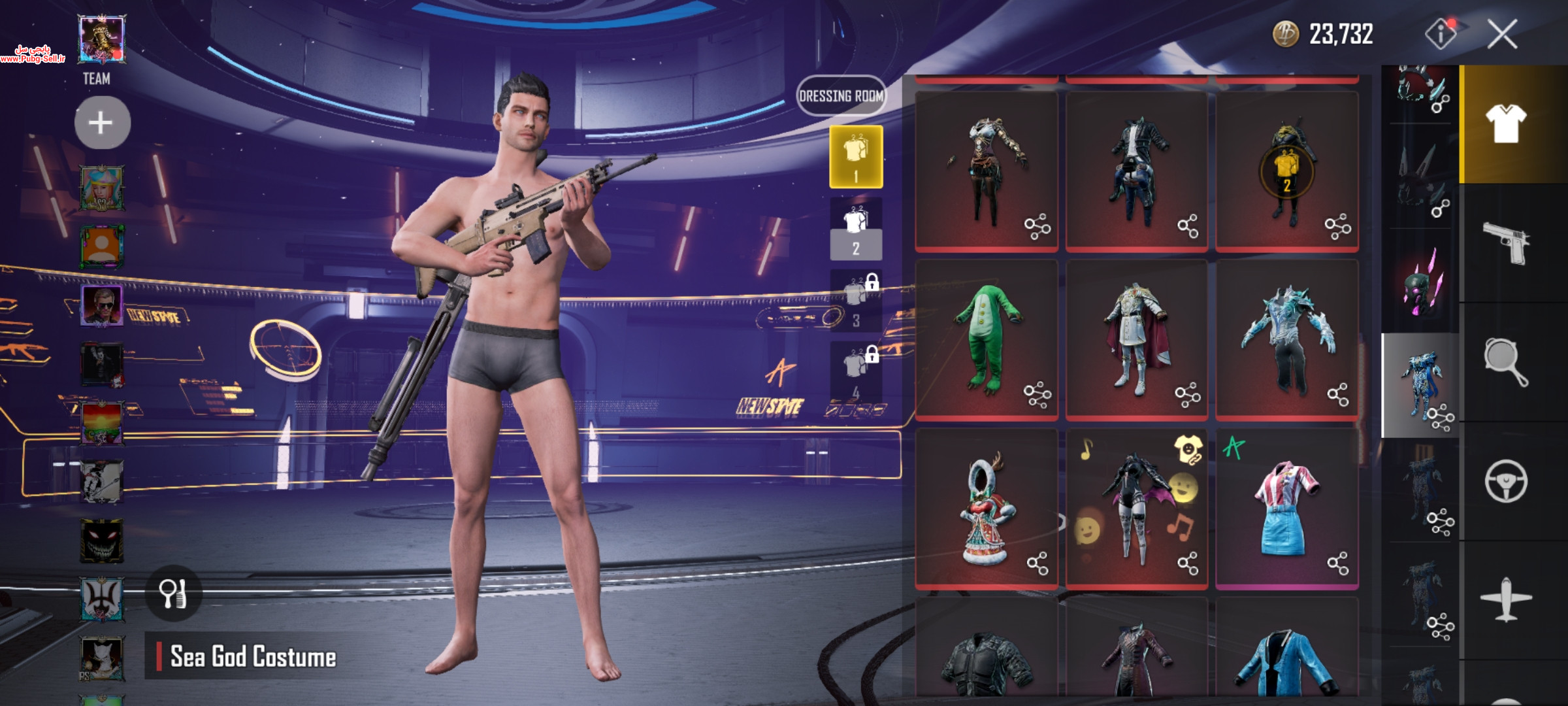Open the clothing category tab
The image size is (1568, 706).
1506,124
